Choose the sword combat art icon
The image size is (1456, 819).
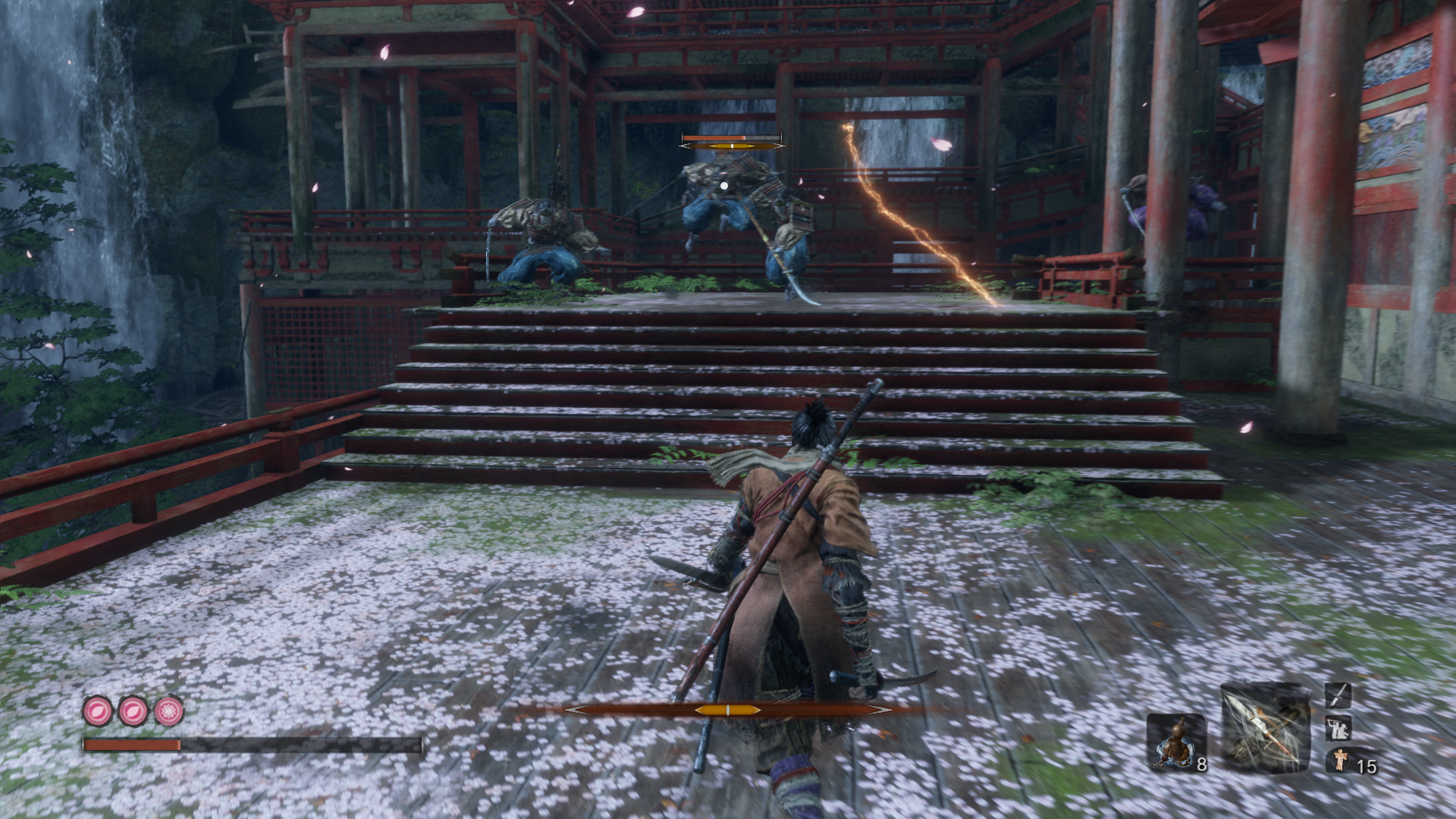[x=1338, y=695]
